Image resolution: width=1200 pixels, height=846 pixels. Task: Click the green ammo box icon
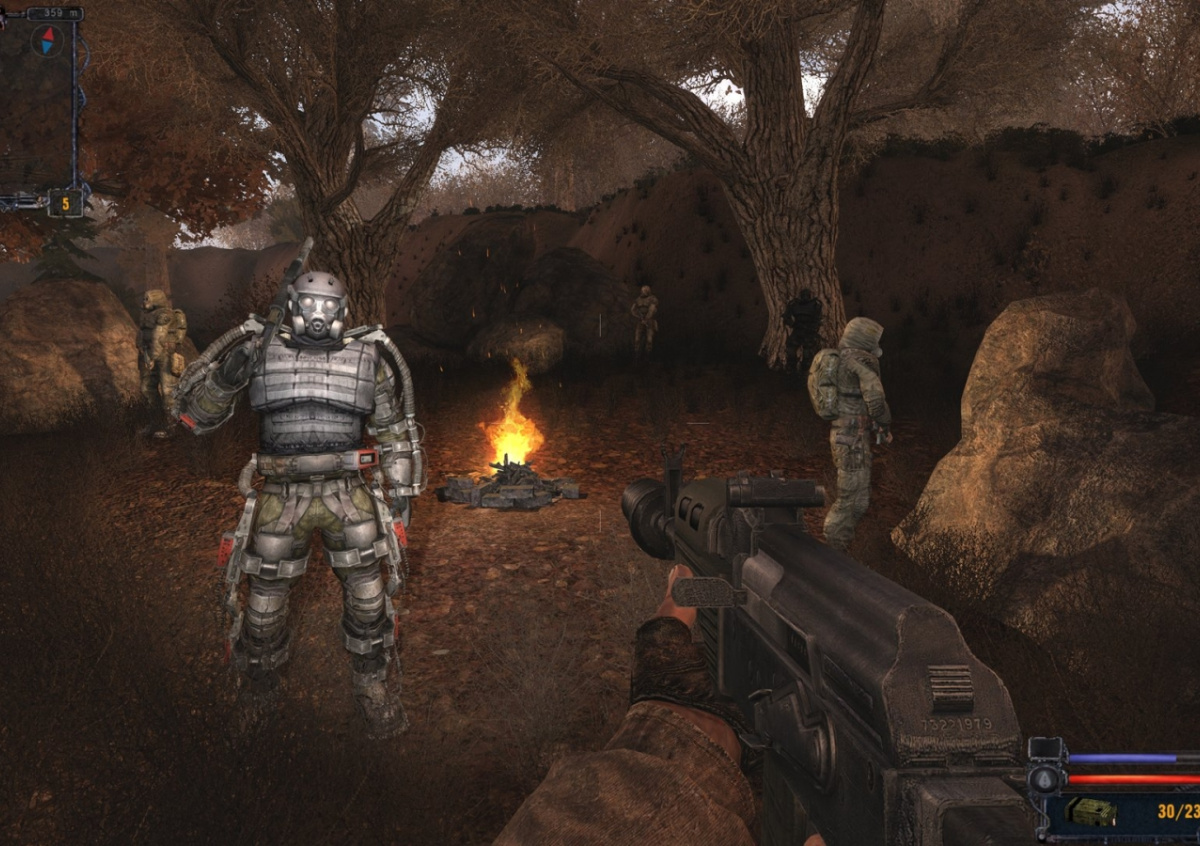click(1091, 812)
